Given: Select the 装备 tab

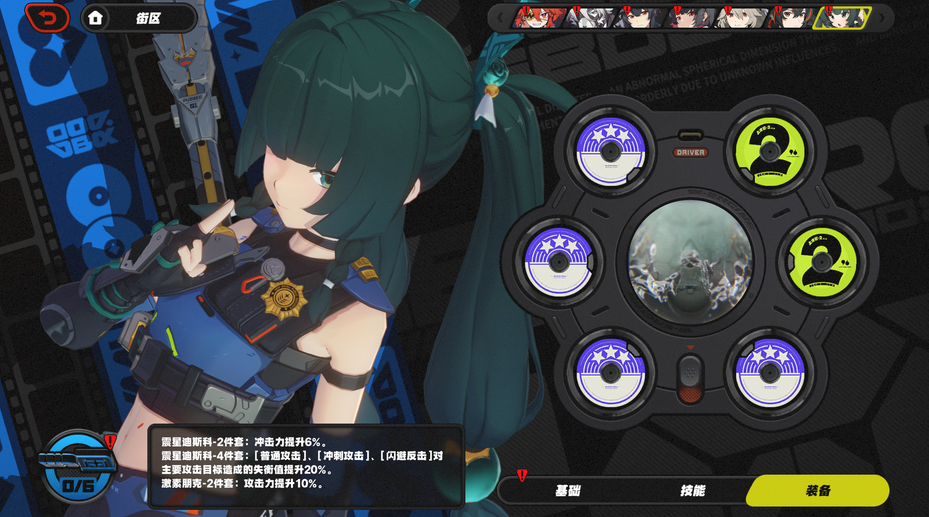Looking at the screenshot, I should pos(817,490).
